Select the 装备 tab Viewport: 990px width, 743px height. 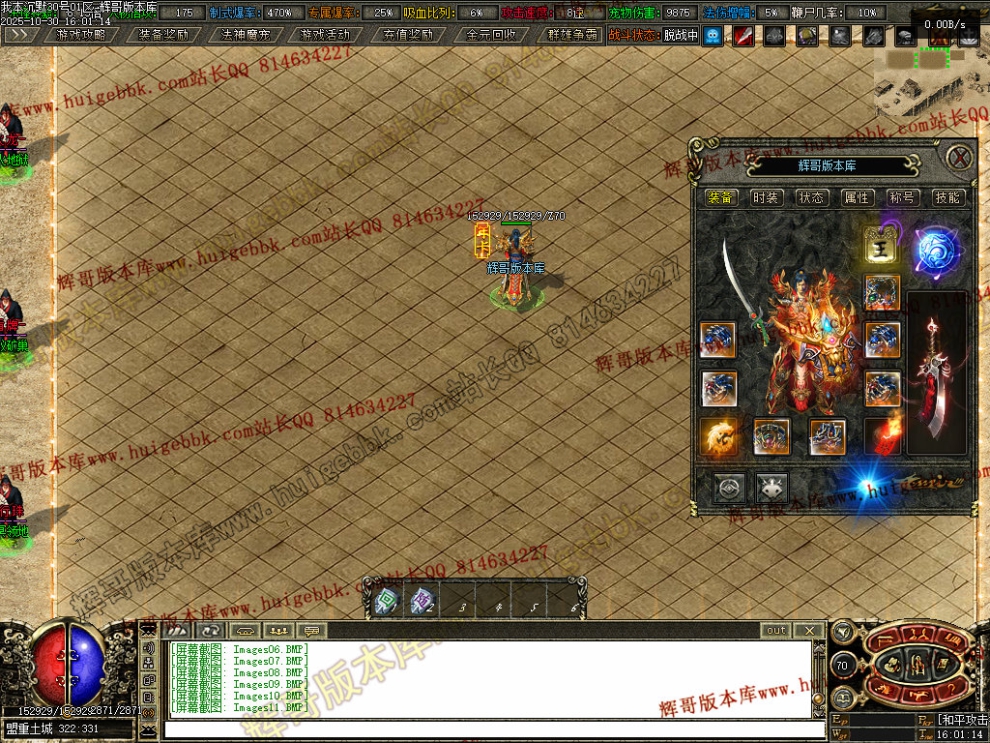(x=721, y=198)
